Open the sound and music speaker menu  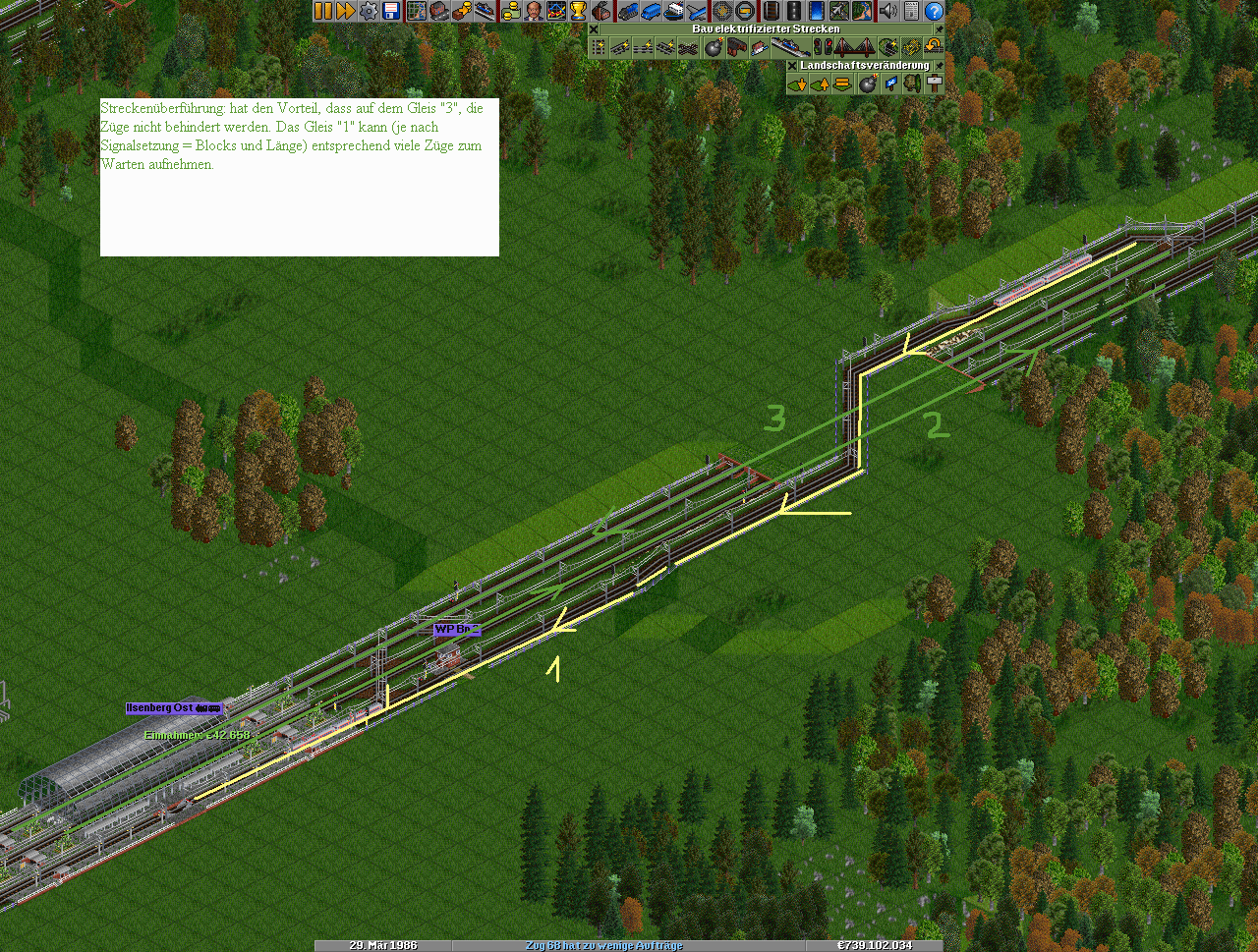888,11
